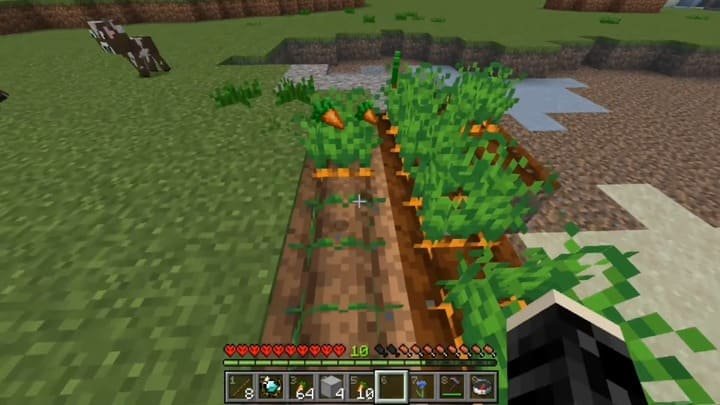Select the stone block hotbar slot
720x405 pixels.
pos(331,384)
